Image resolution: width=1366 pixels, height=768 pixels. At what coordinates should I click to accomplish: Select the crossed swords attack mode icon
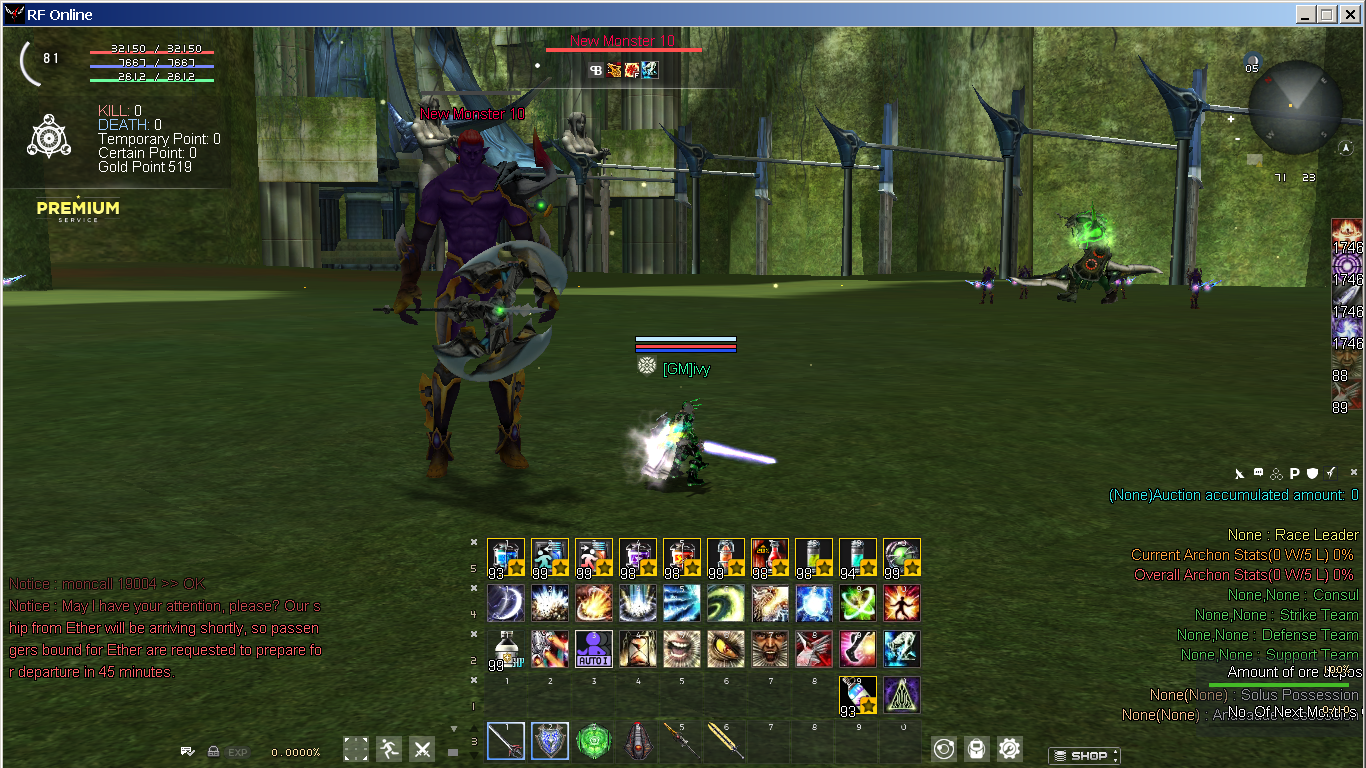pos(422,749)
